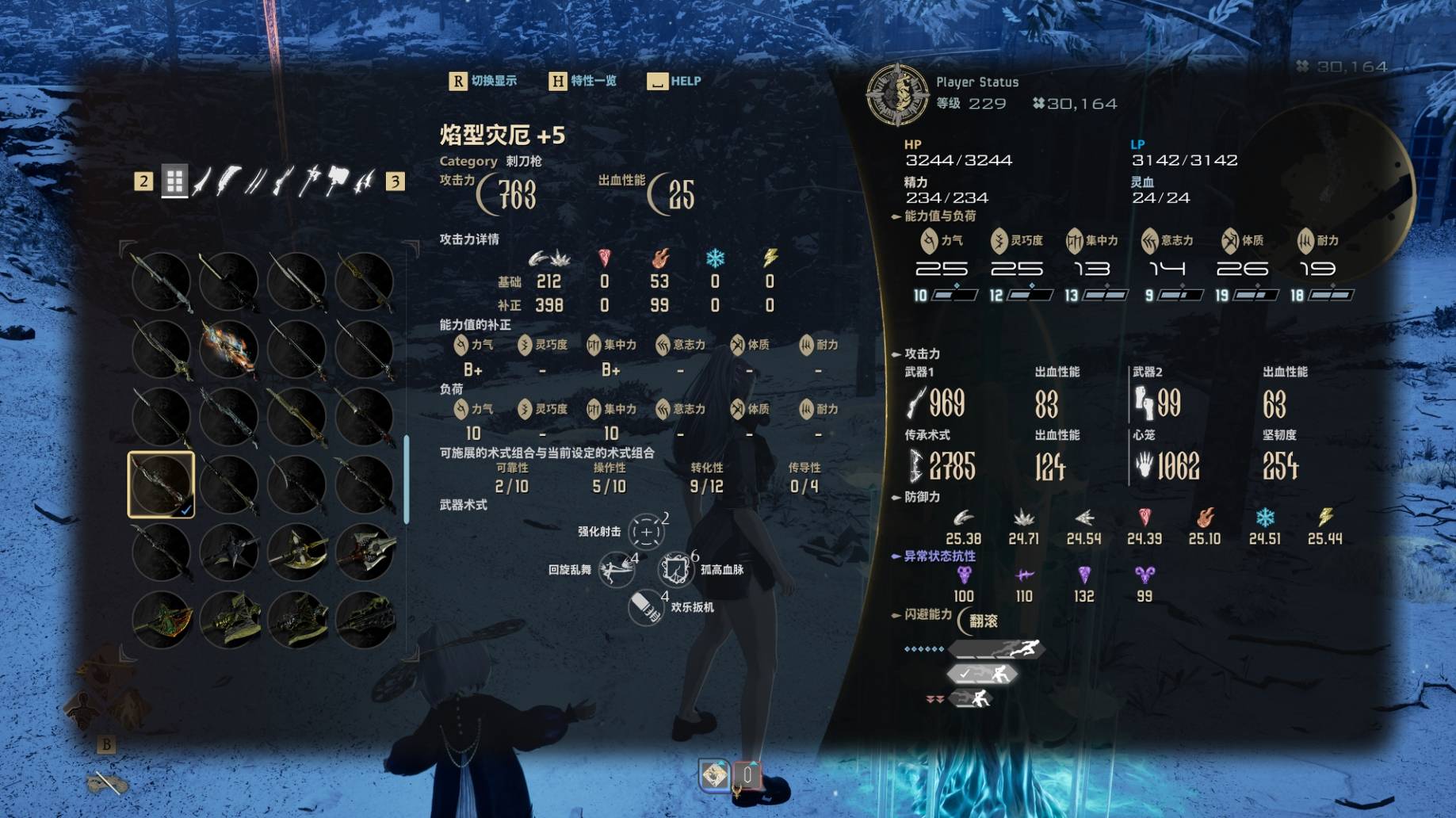The height and width of the screenshot is (818, 1456).
Task: Select the equipped weapon with blue checkmark
Action: 161,484
